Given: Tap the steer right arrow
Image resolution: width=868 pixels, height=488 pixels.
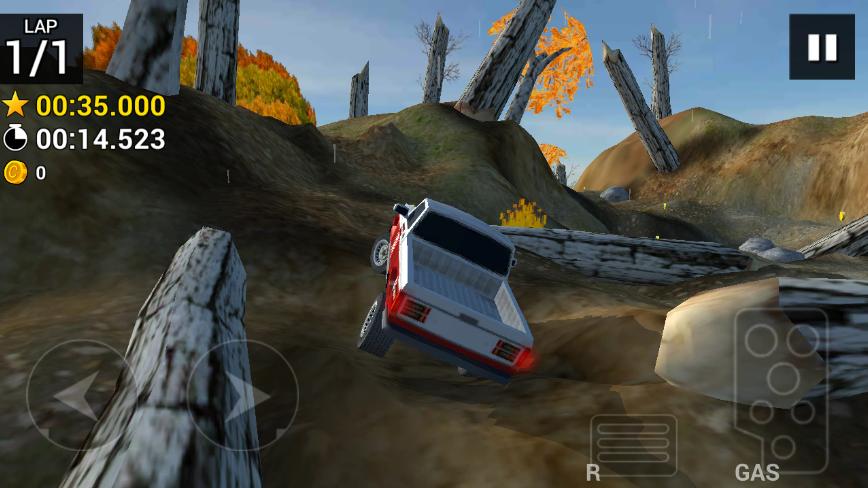Looking at the screenshot, I should click(x=243, y=395).
